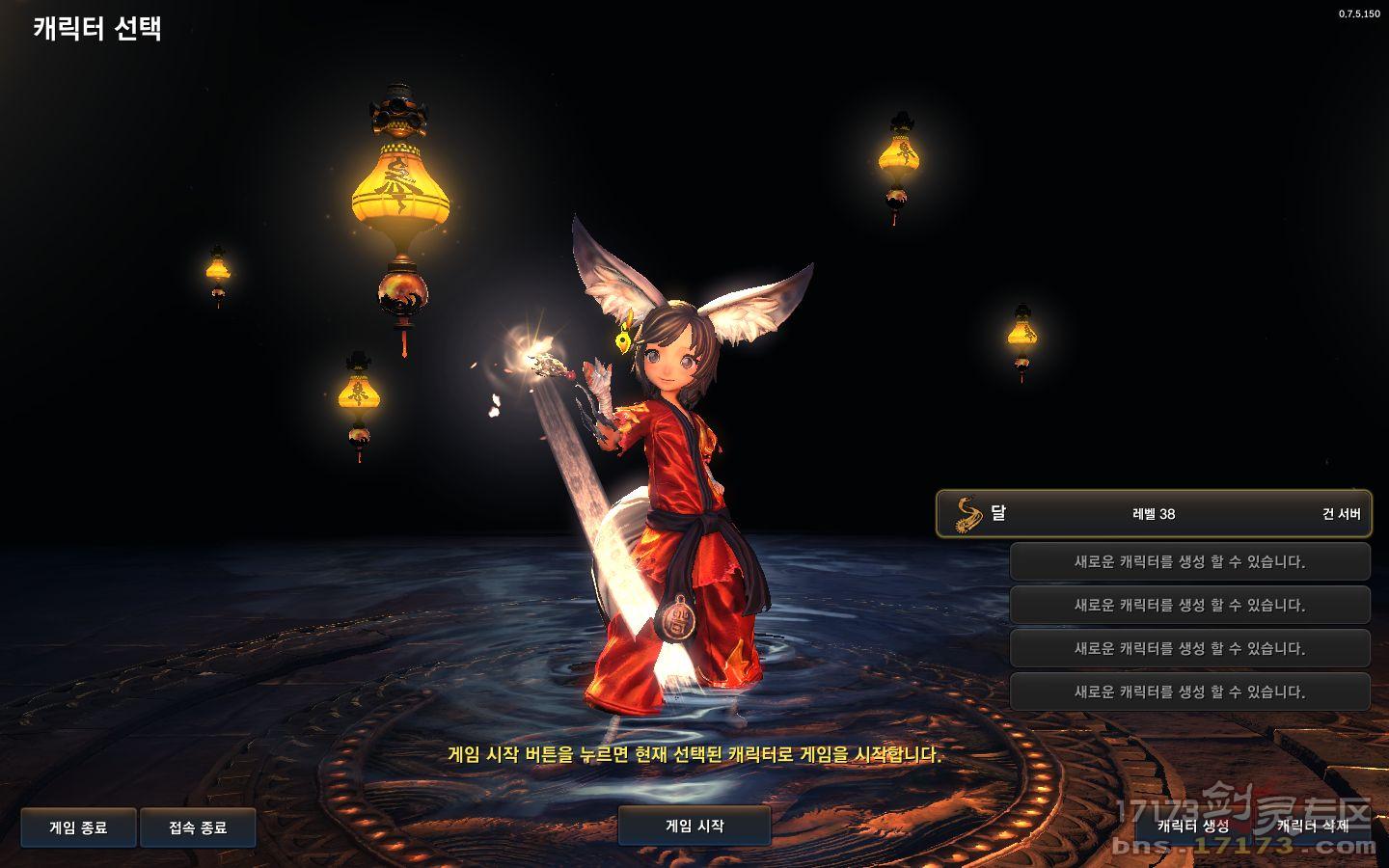This screenshot has width=1389, height=868.
Task: Click the 게임 시작 (start game) button
Action: (694, 827)
